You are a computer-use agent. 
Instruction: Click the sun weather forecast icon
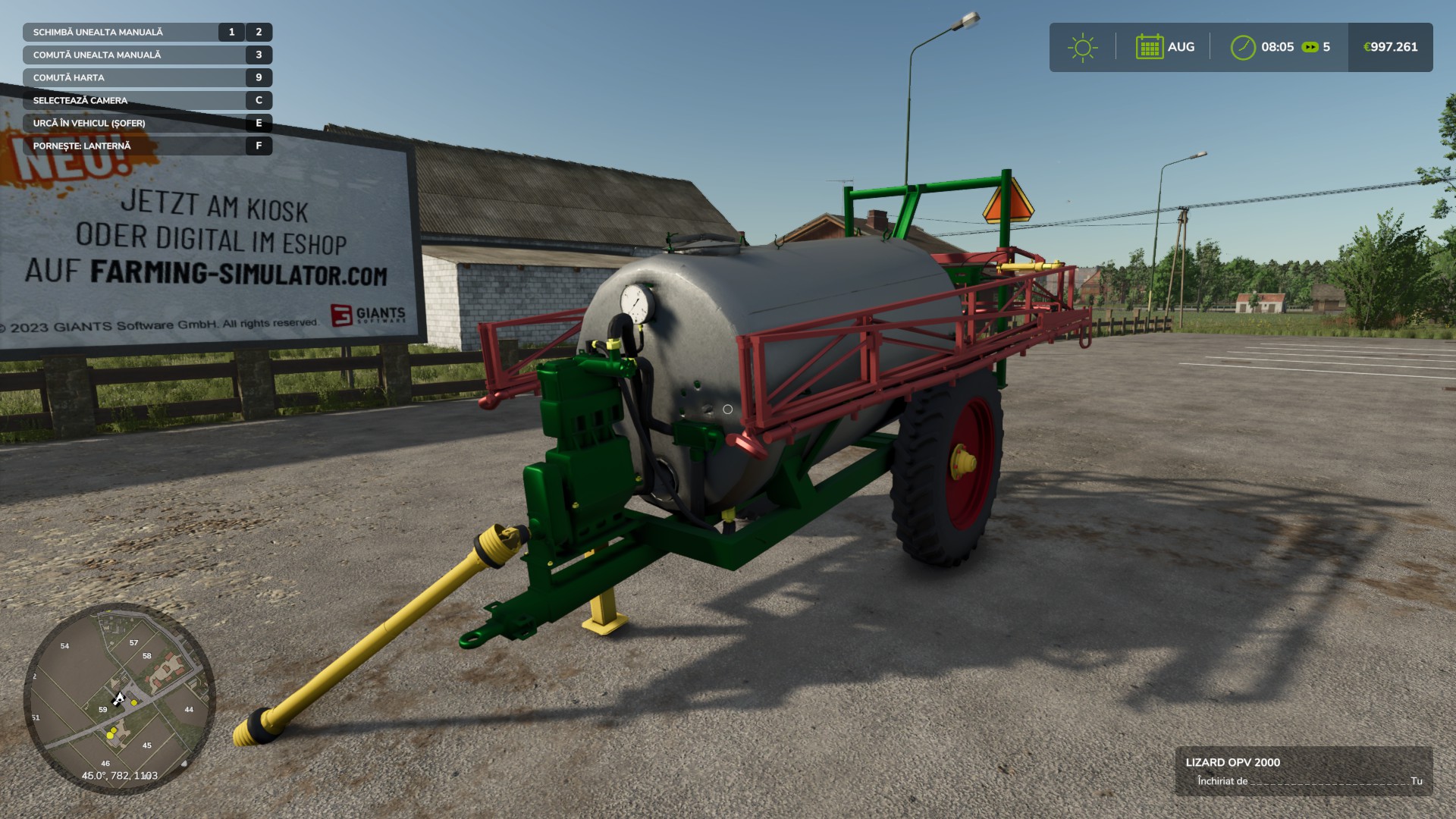click(1083, 47)
